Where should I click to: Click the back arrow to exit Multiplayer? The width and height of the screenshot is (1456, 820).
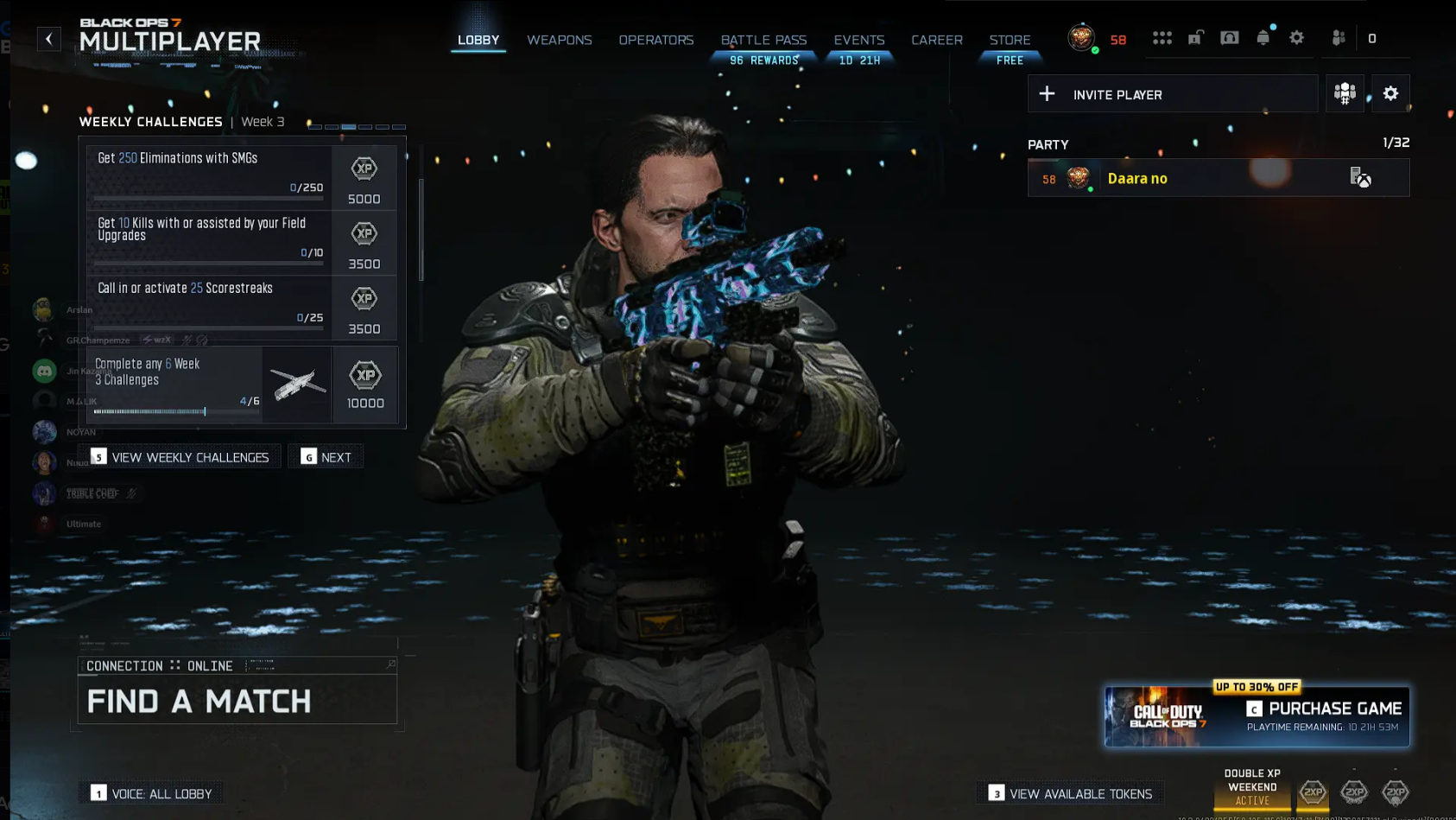coord(49,39)
